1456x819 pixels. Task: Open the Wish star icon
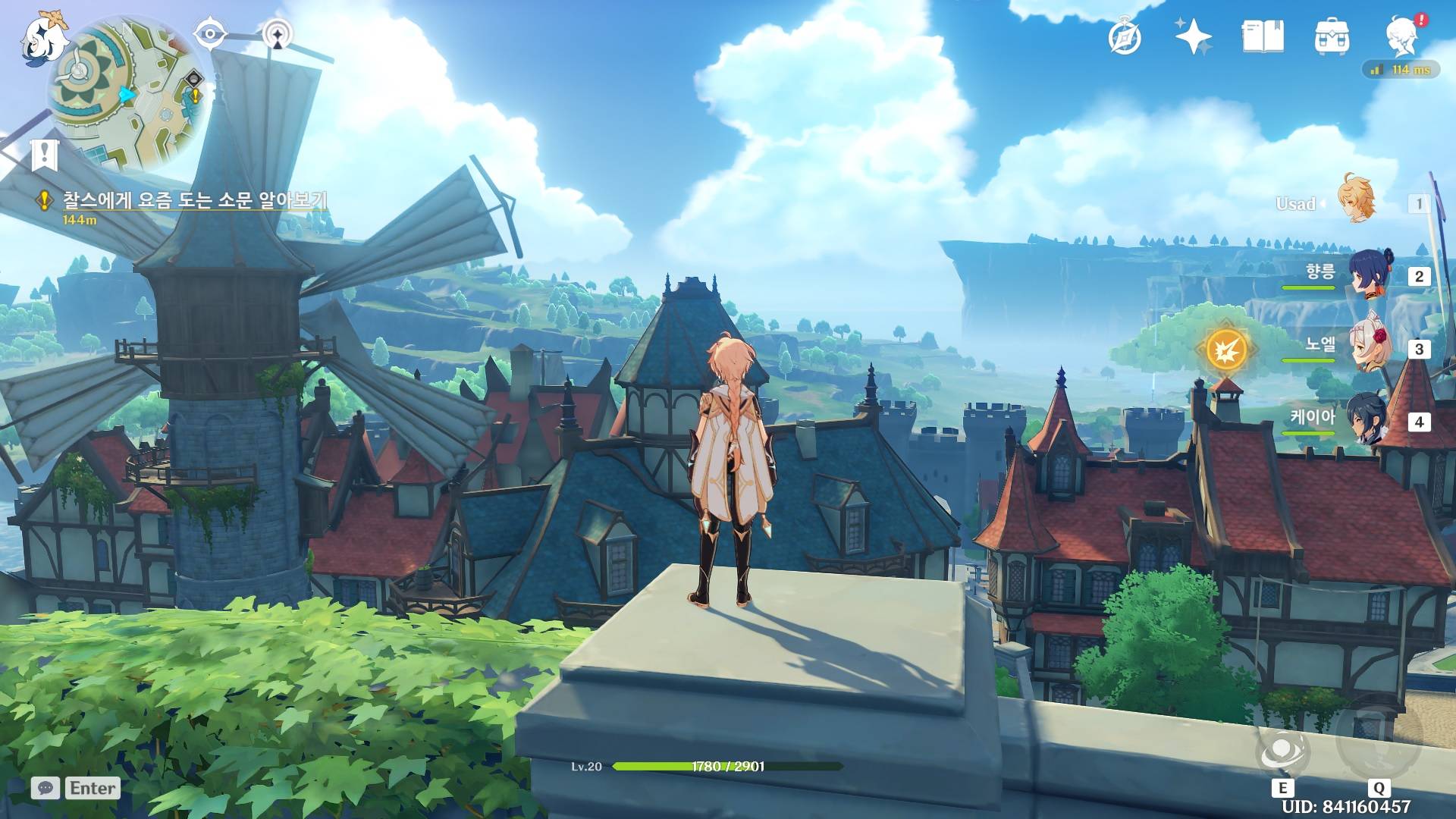click(1193, 36)
